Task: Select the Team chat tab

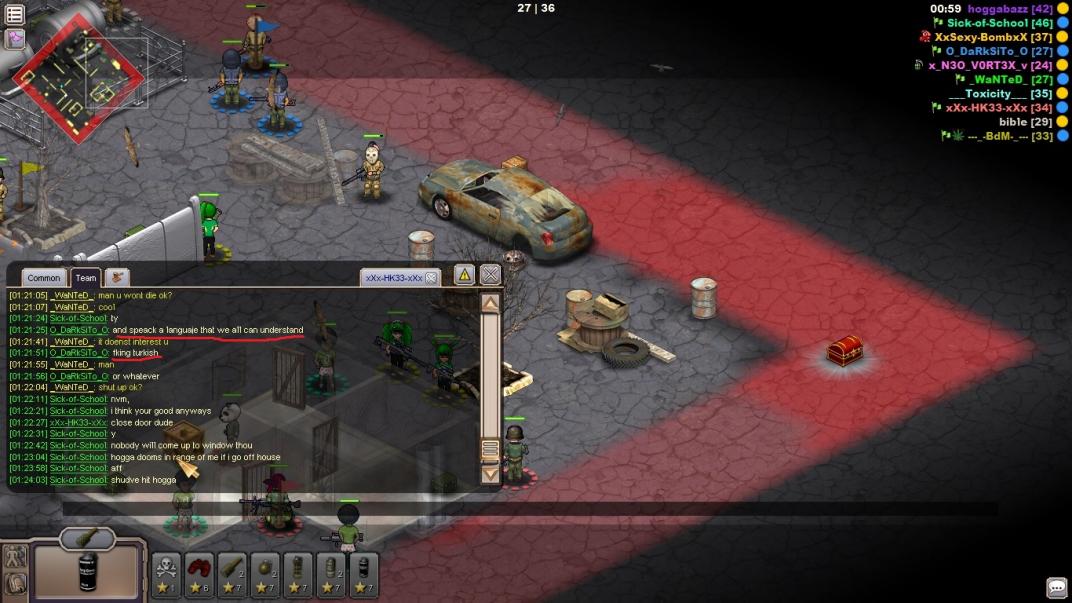Action: click(x=86, y=278)
